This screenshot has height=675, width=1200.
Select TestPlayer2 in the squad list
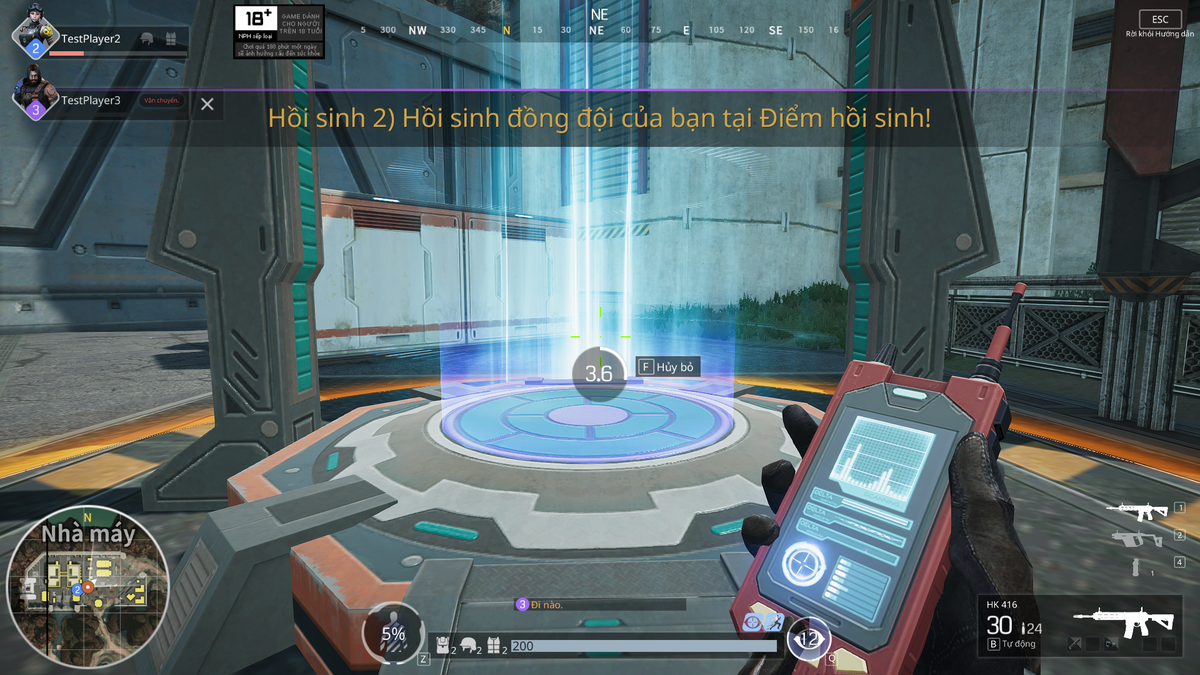[x=90, y=39]
